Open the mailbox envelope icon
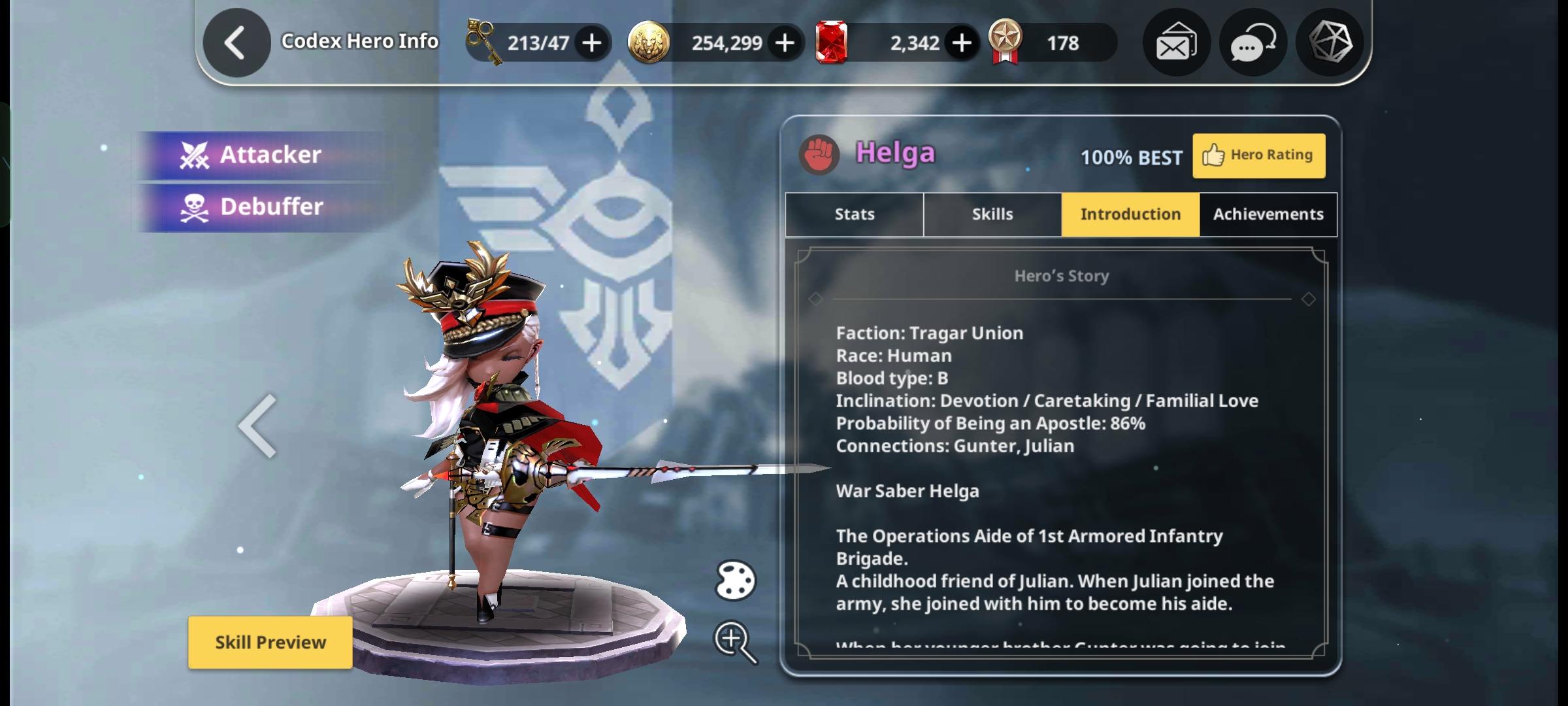Screen dimensions: 1568x706 coord(1176,43)
